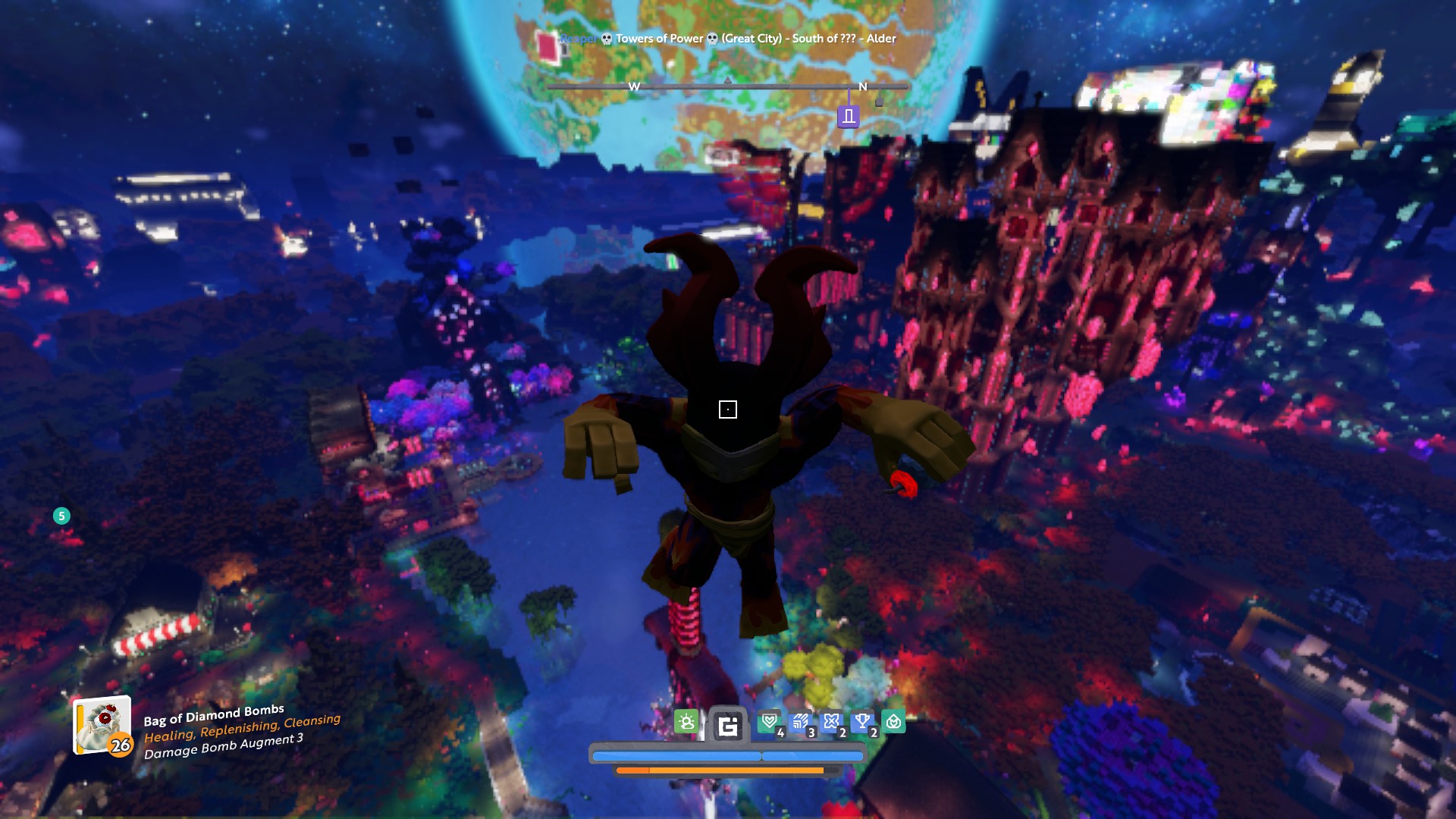
Task: Select the blue trophy buff icon
Action: [862, 722]
